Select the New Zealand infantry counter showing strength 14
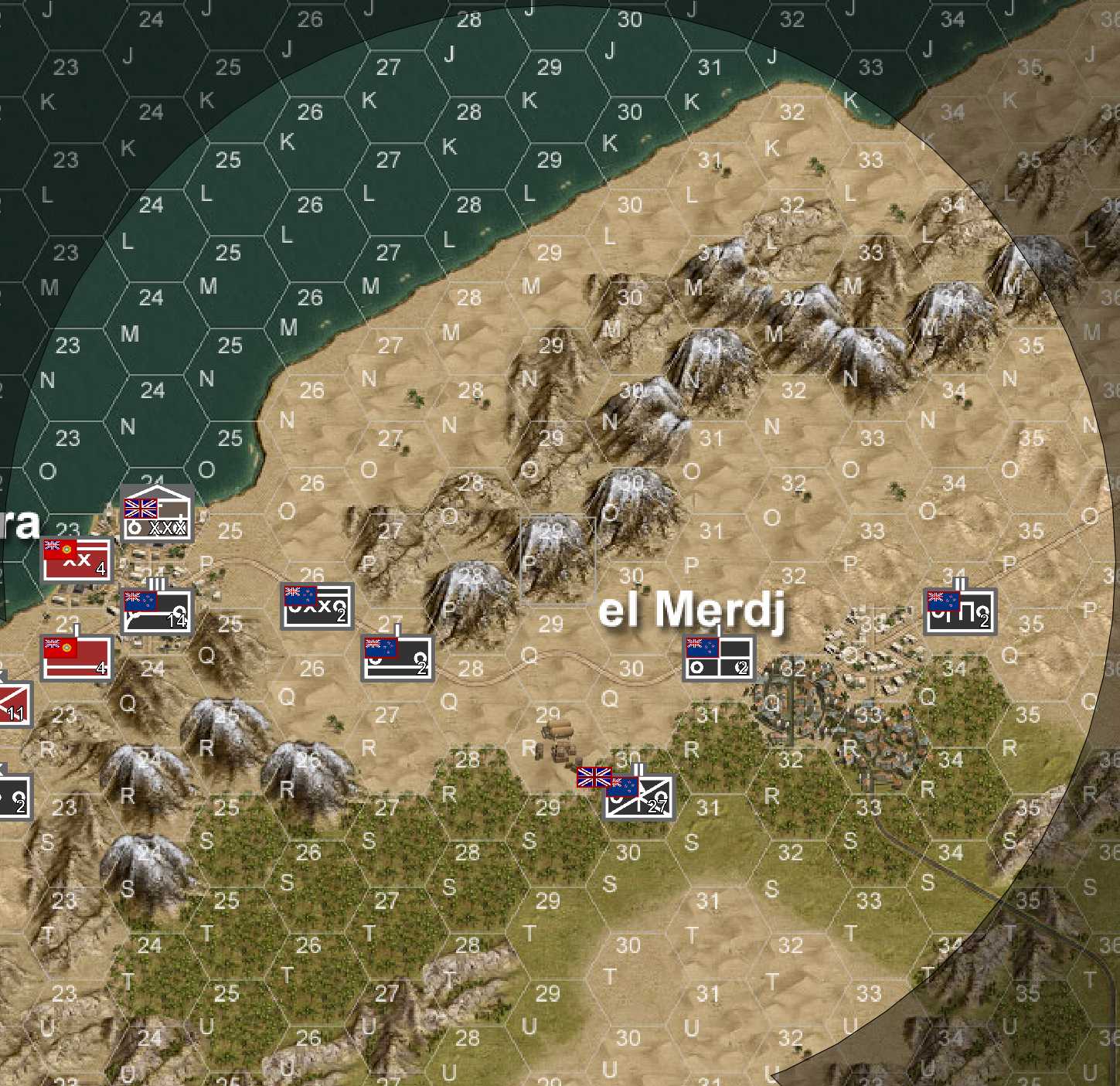The image size is (1120, 1086). 155,608
